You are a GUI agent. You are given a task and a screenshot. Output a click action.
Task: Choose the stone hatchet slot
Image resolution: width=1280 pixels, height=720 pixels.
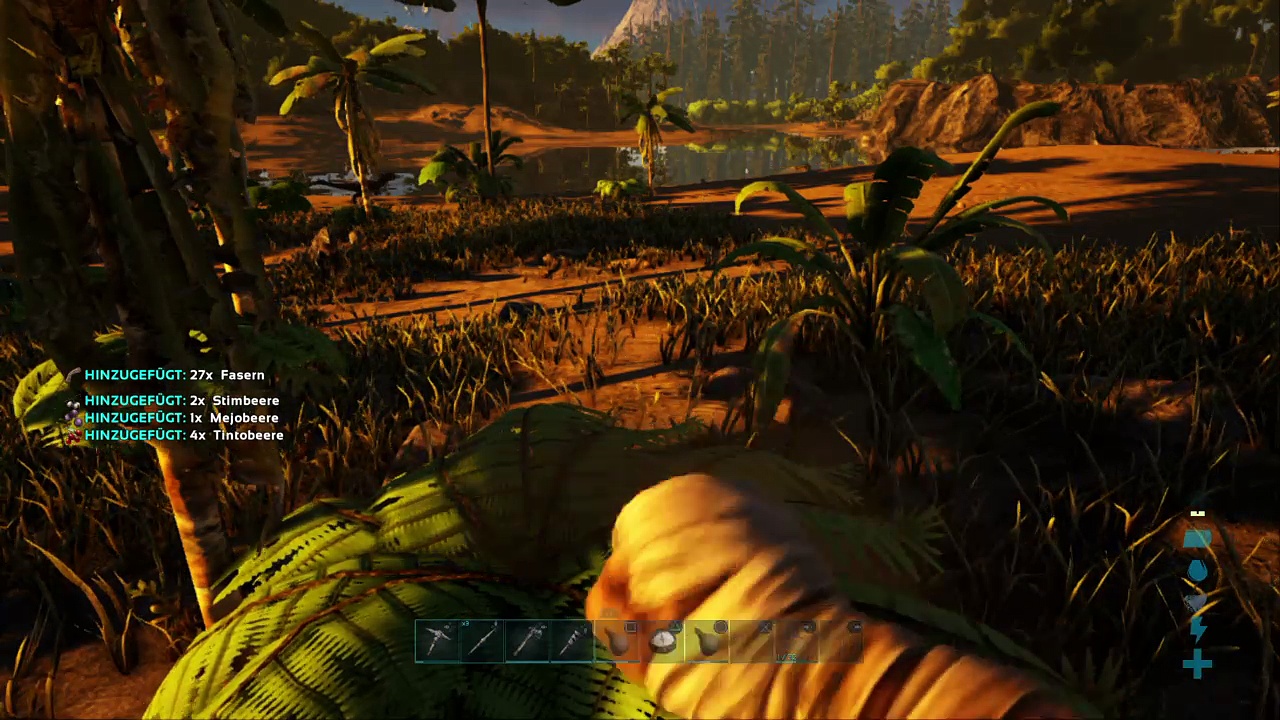pos(528,642)
